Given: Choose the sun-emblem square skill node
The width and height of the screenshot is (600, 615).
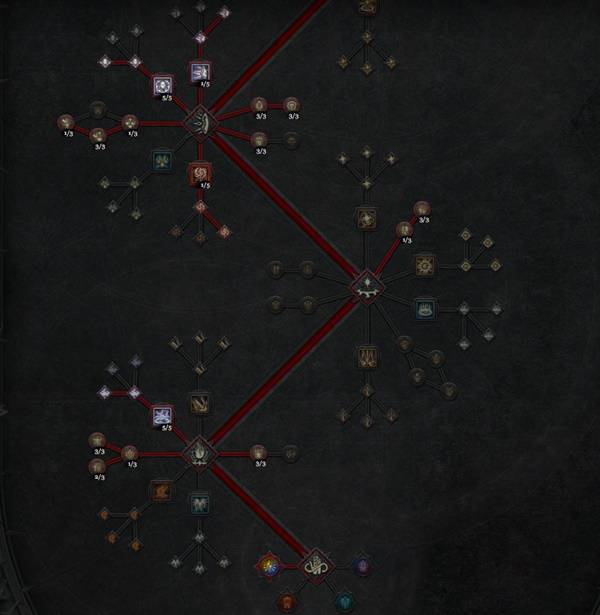Looking at the screenshot, I should click(x=425, y=265).
